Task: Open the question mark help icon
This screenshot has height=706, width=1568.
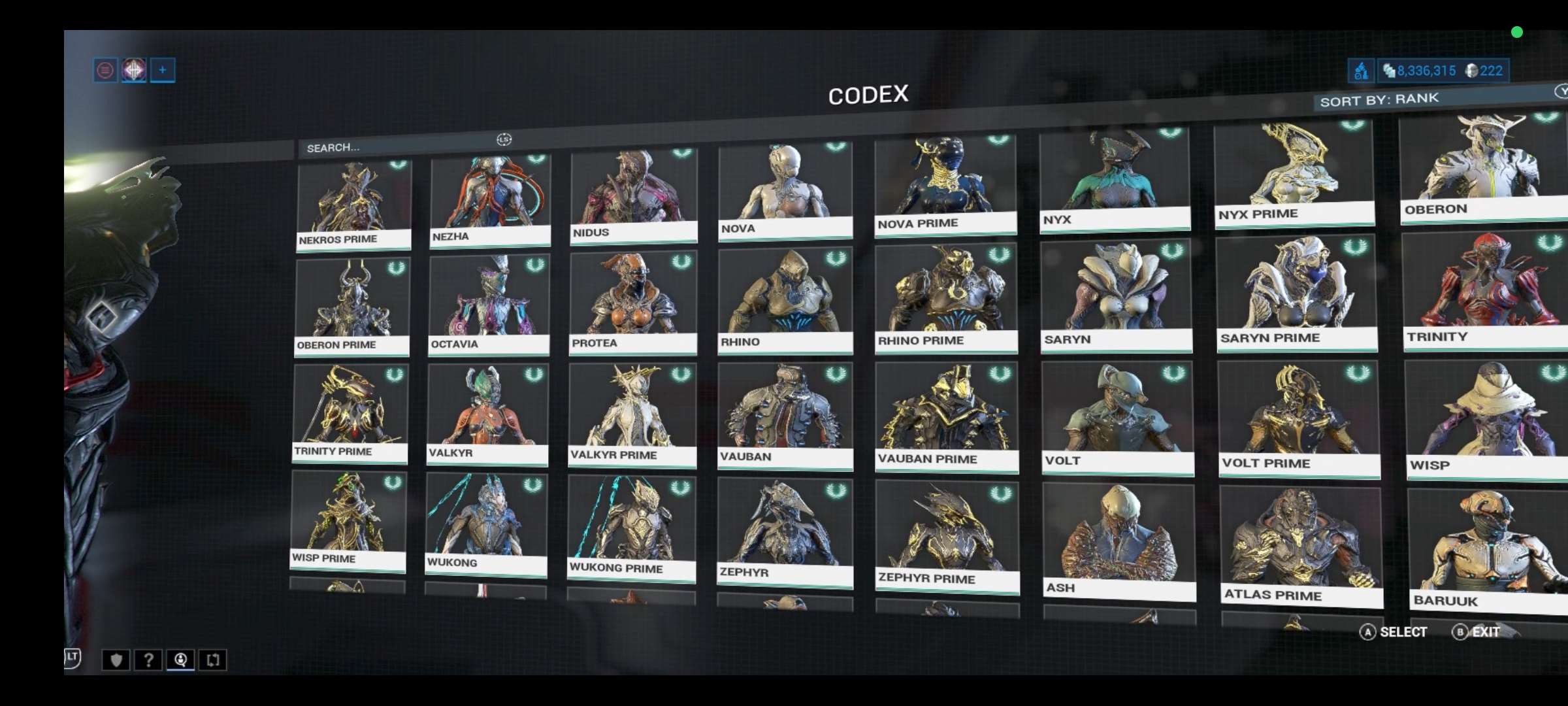Action: point(148,660)
